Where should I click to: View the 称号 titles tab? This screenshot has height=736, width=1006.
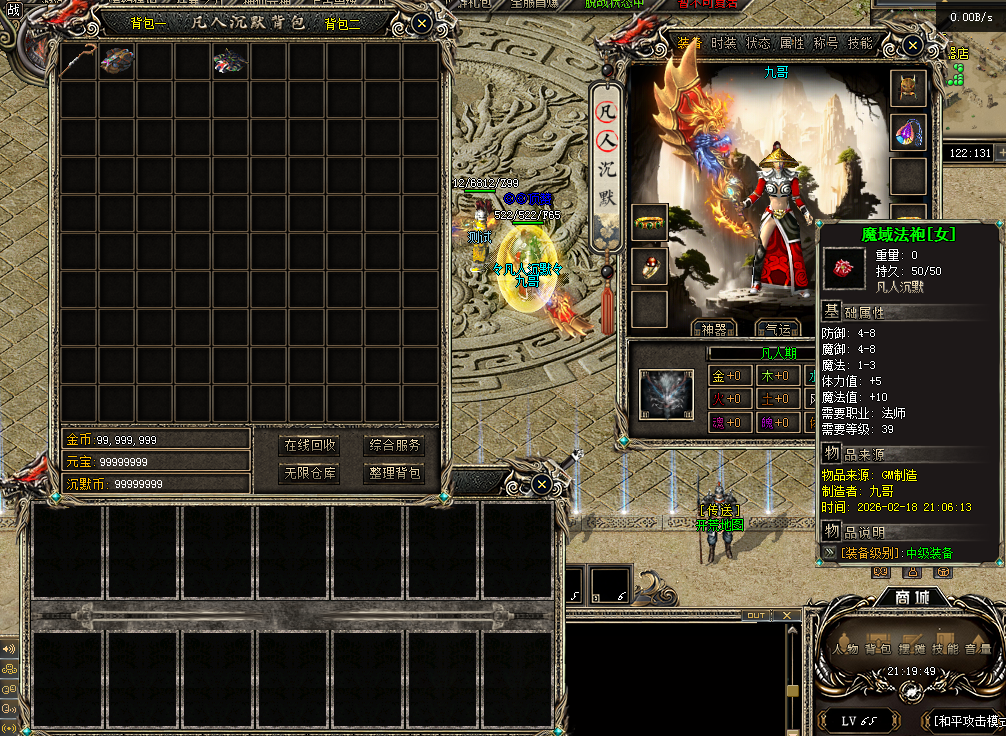826,44
